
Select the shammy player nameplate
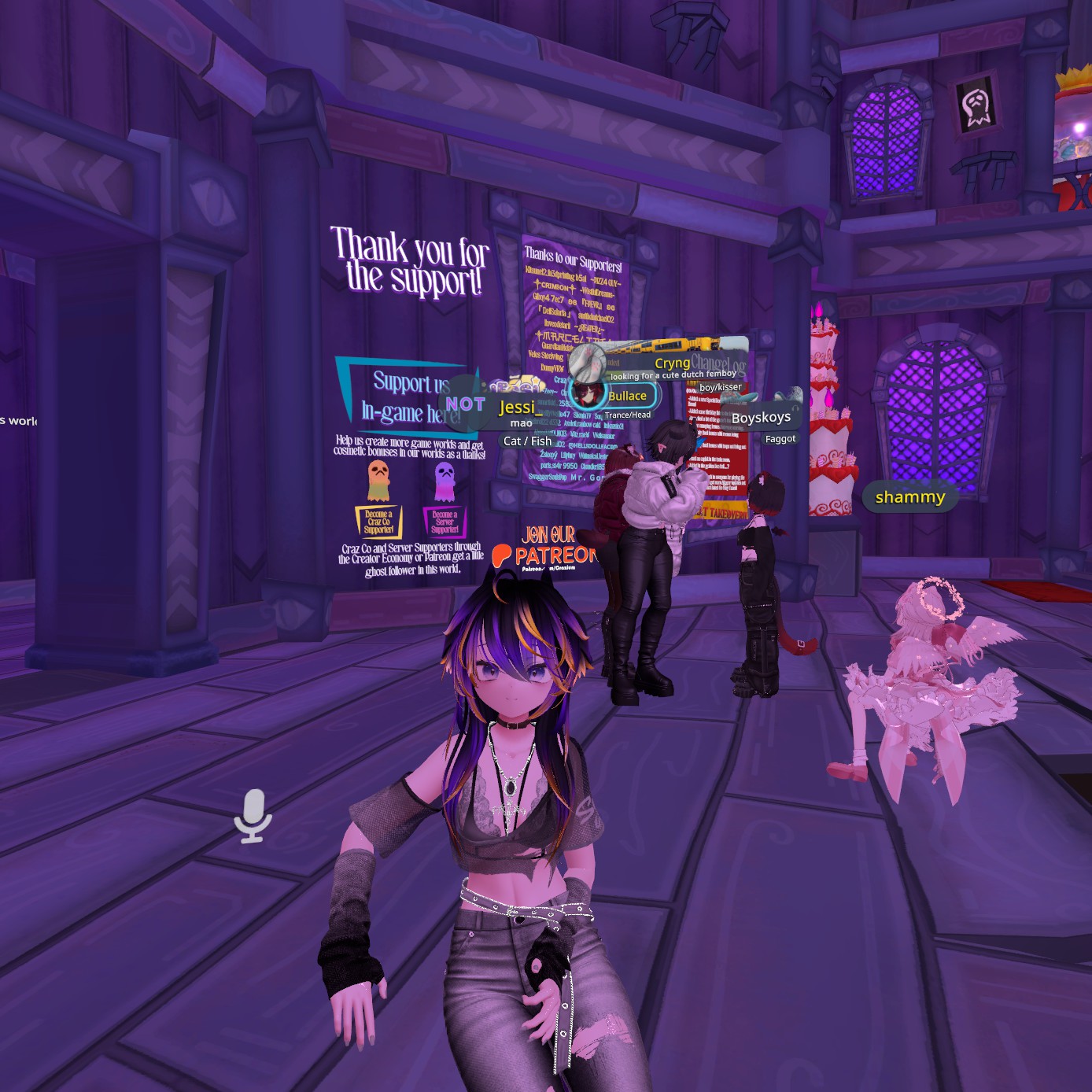[909, 497]
